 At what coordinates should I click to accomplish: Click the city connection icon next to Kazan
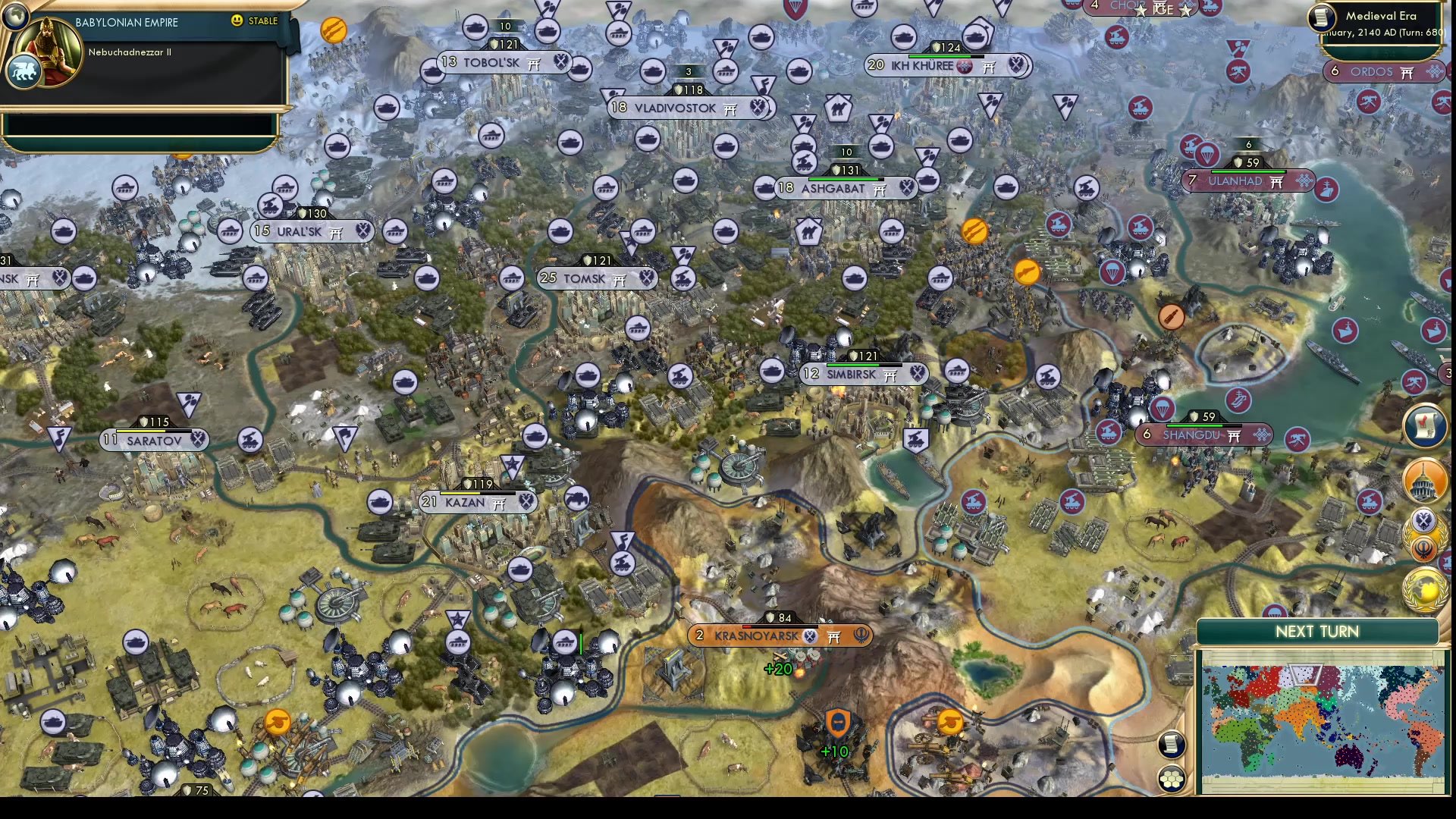click(498, 502)
